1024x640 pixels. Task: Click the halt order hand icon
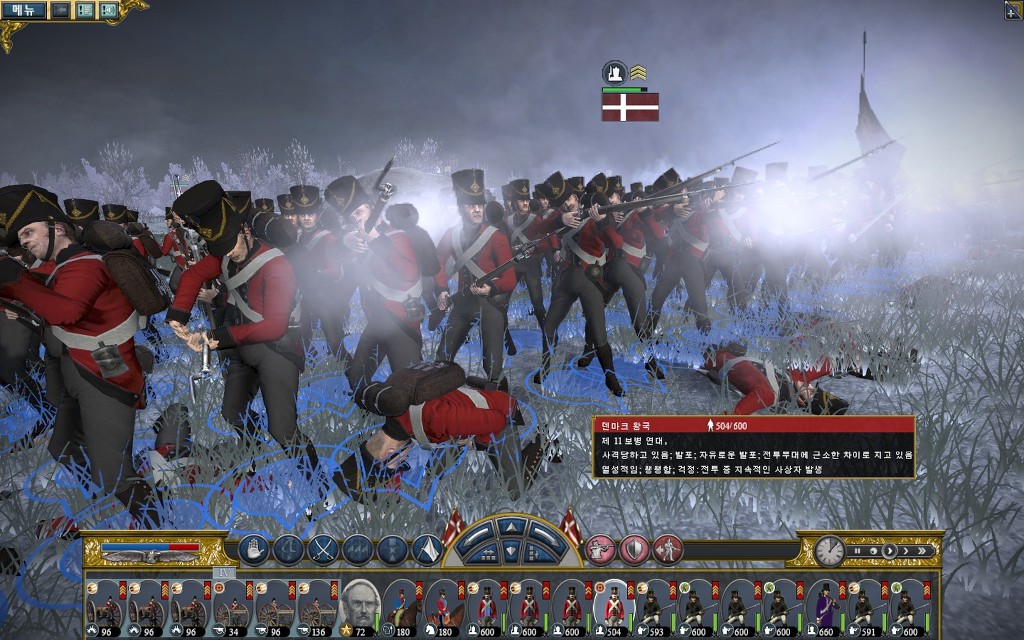tap(254, 549)
